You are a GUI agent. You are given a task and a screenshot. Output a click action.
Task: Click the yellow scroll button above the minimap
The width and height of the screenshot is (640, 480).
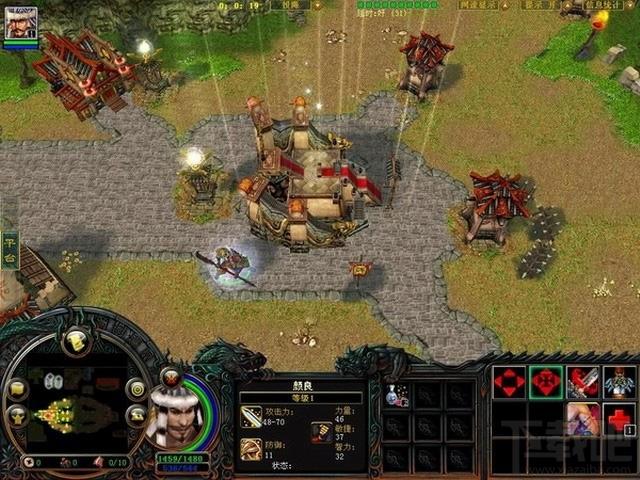point(76,342)
